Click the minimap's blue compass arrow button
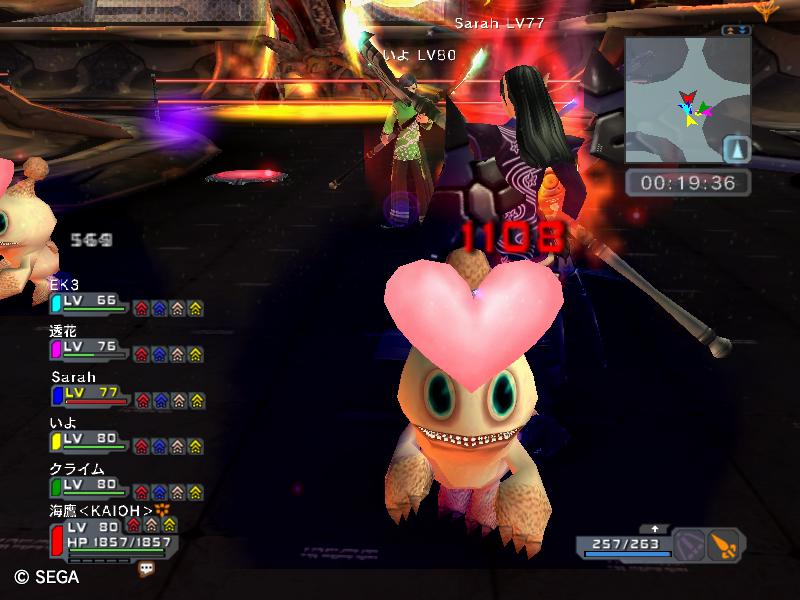The width and height of the screenshot is (800, 600). click(x=736, y=149)
